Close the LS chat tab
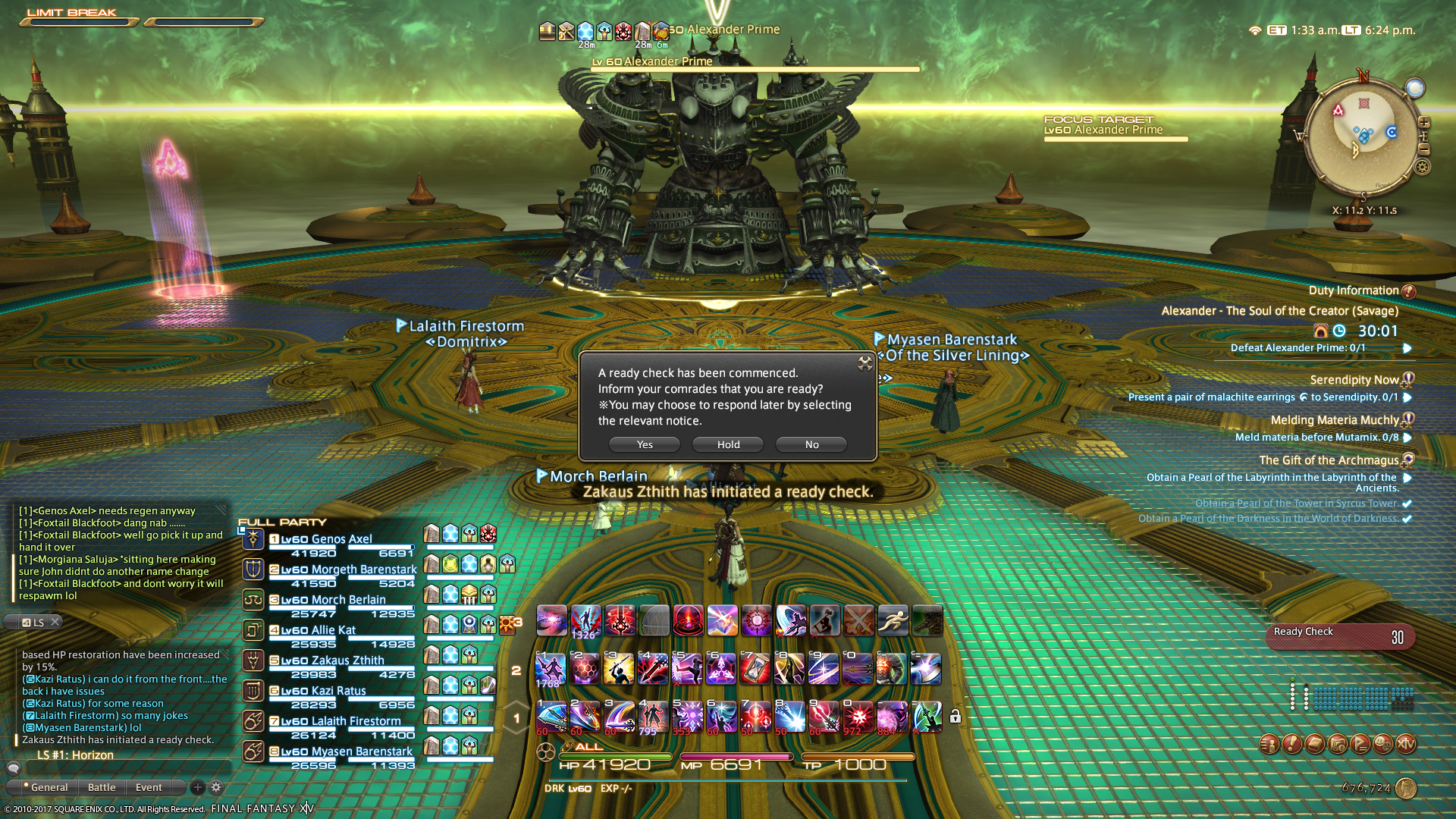This screenshot has height=819, width=1456. [55, 622]
